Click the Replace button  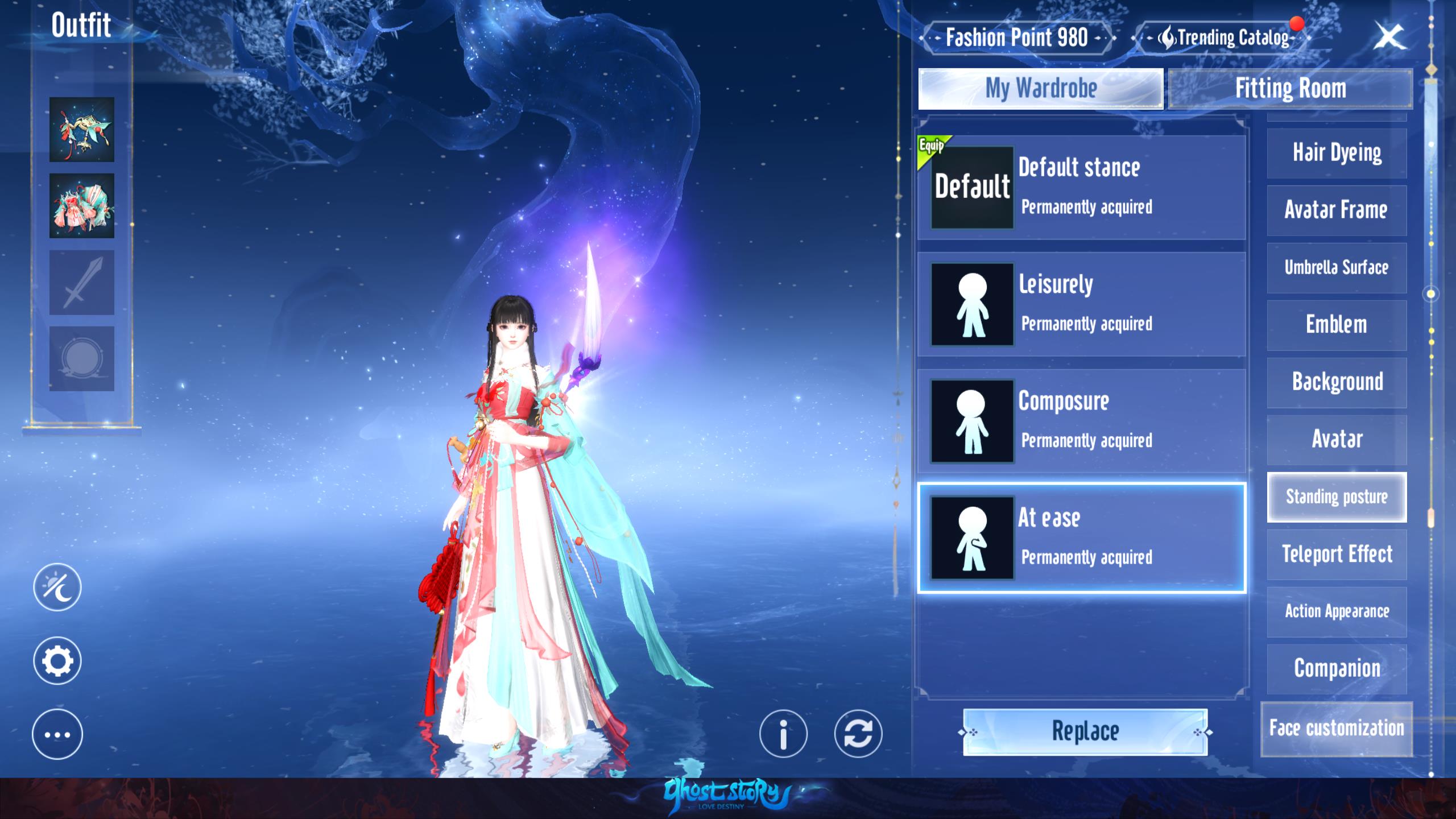point(1085,731)
